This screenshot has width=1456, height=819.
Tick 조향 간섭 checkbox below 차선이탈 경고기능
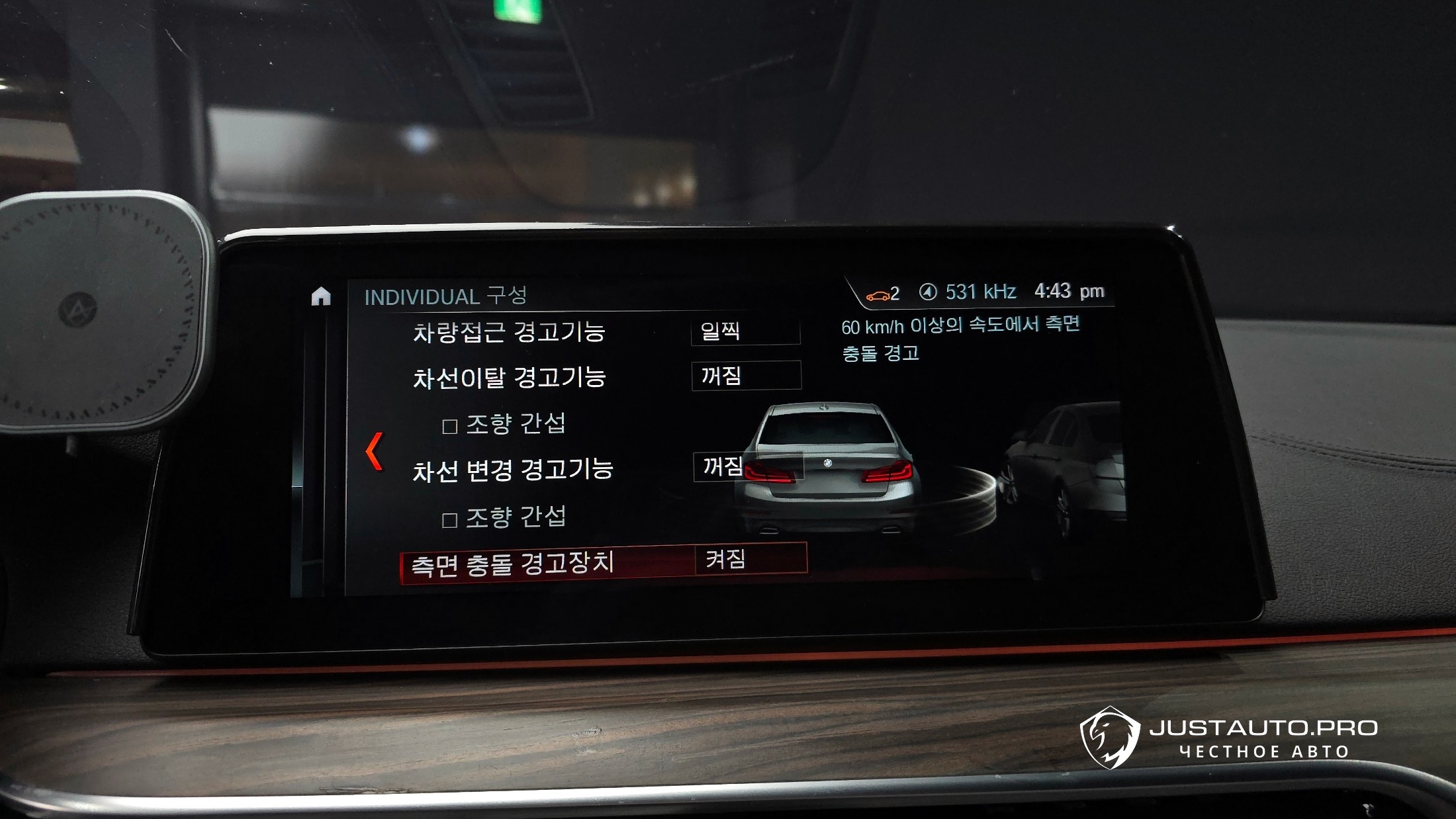(450, 426)
